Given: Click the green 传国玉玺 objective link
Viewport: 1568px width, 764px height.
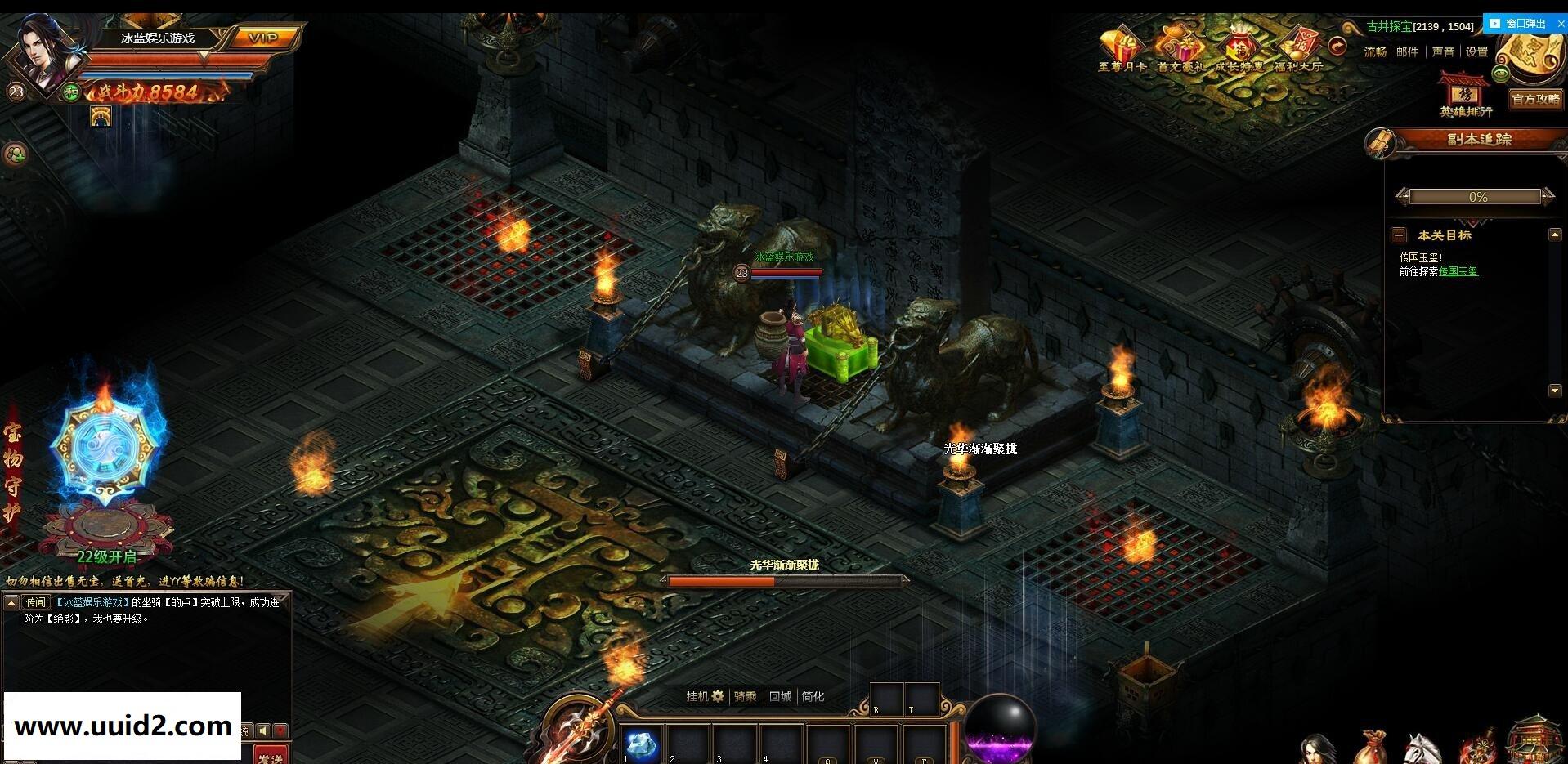Looking at the screenshot, I should [x=1458, y=271].
